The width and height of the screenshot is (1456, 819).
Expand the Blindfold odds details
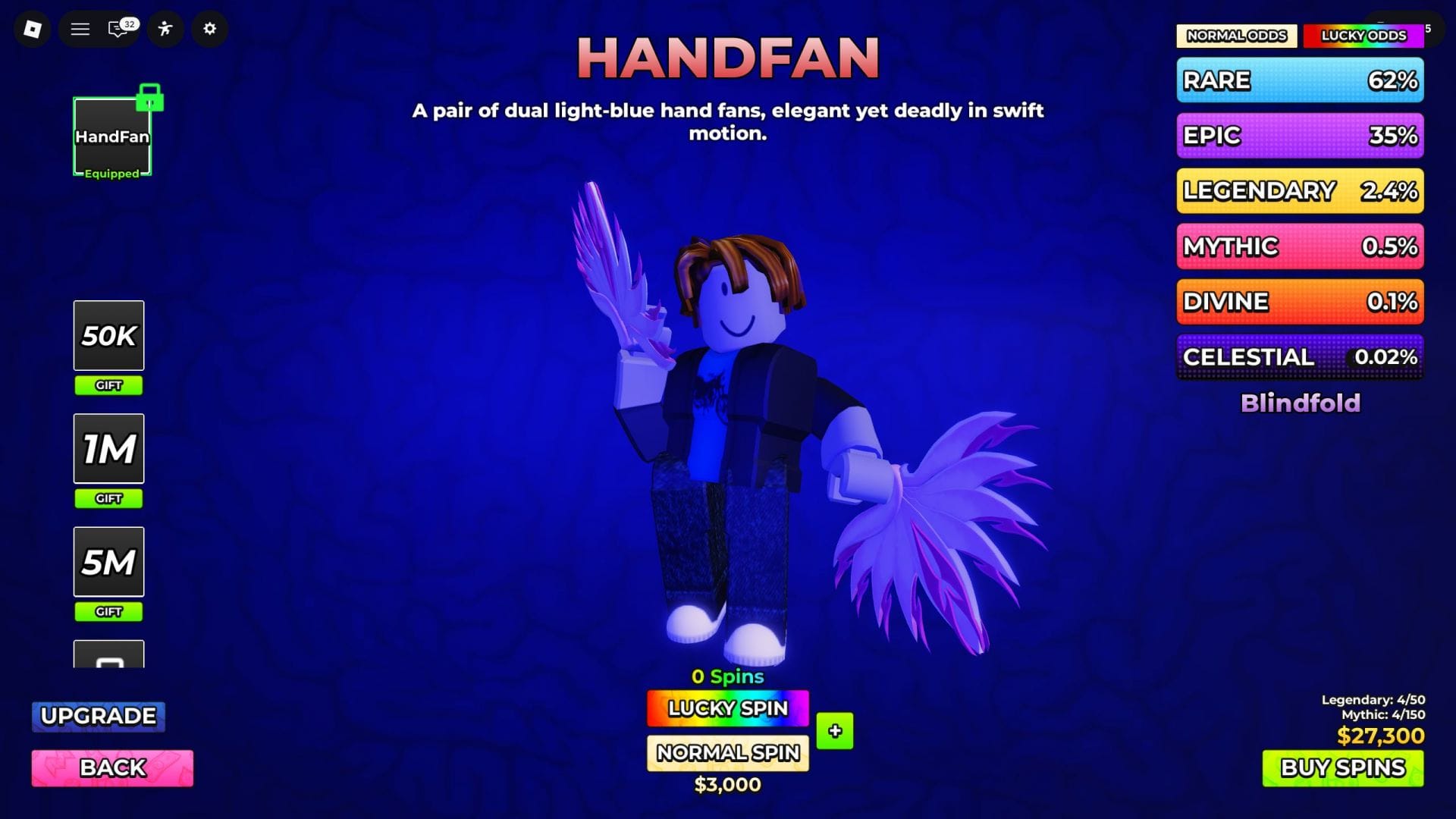coord(1300,403)
